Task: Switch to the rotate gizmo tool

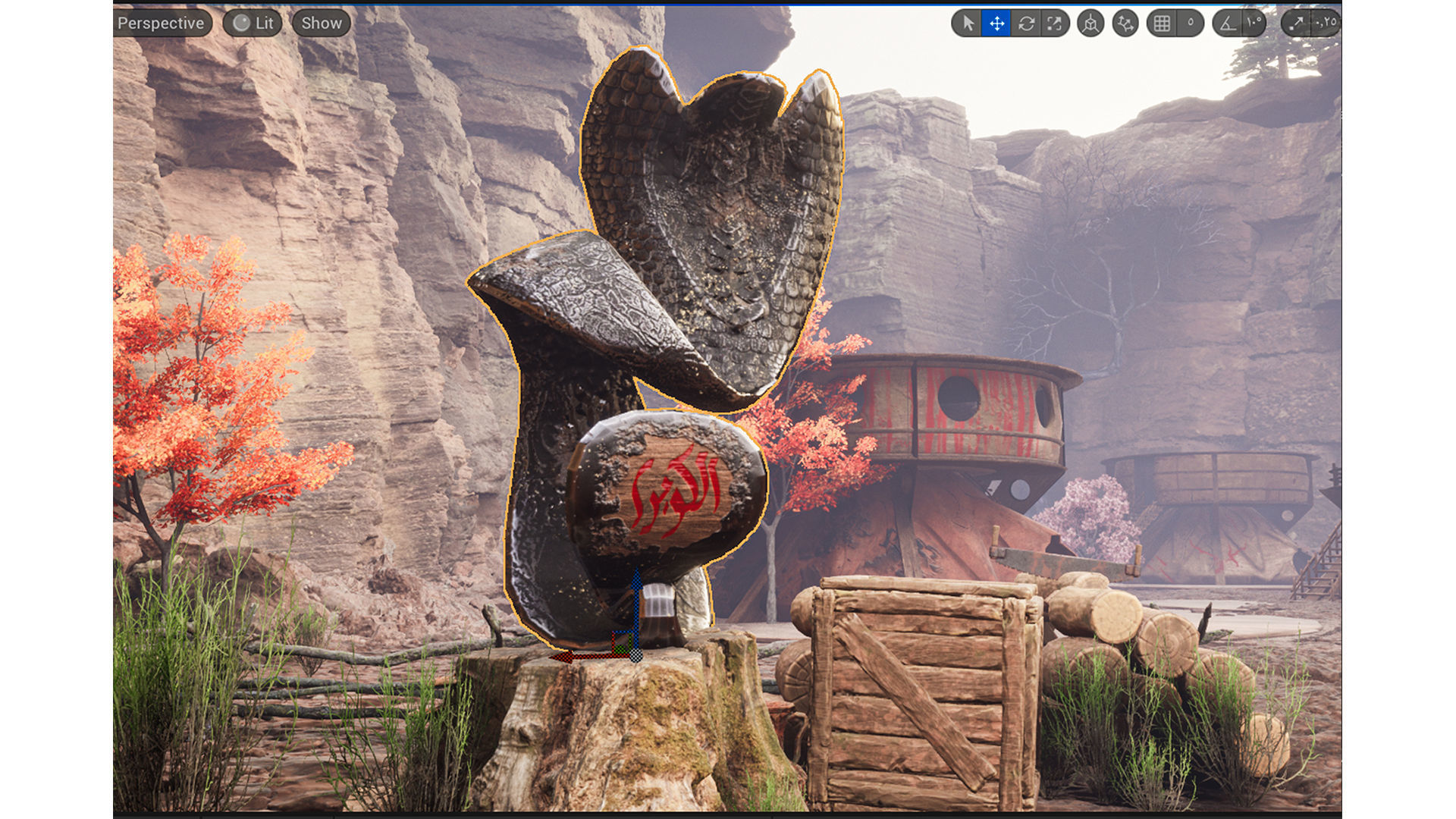Action: pos(1026,24)
